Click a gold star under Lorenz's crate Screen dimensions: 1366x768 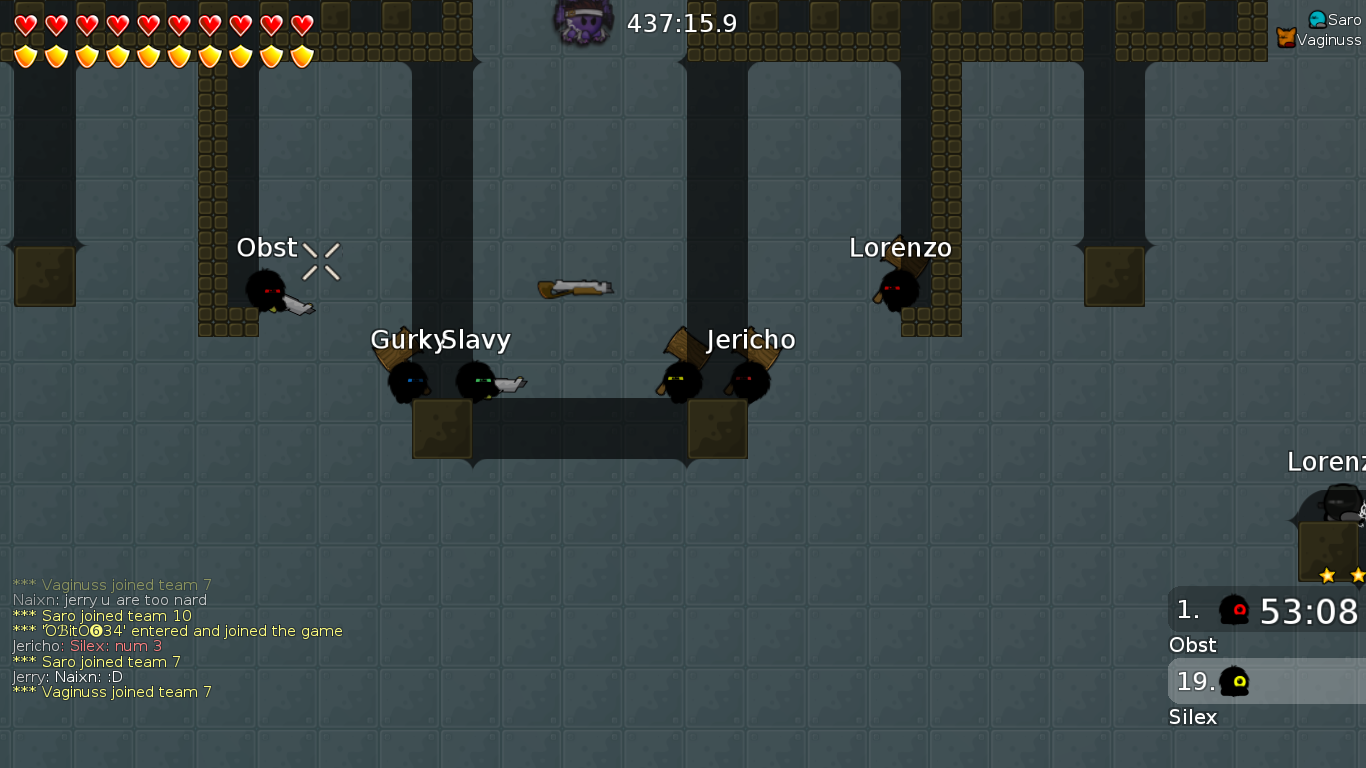point(1329,575)
